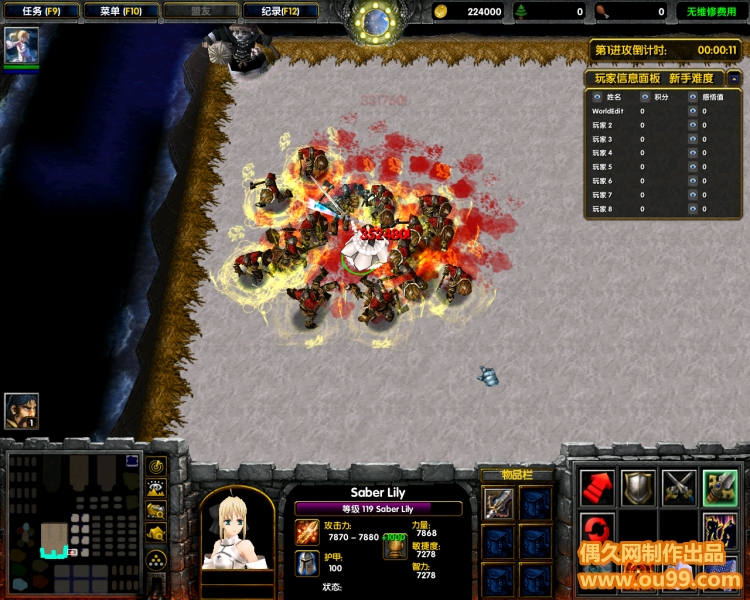The width and height of the screenshot is (750, 600).
Task: Open the 纪录 (F12) log menu
Action: [x=280, y=12]
